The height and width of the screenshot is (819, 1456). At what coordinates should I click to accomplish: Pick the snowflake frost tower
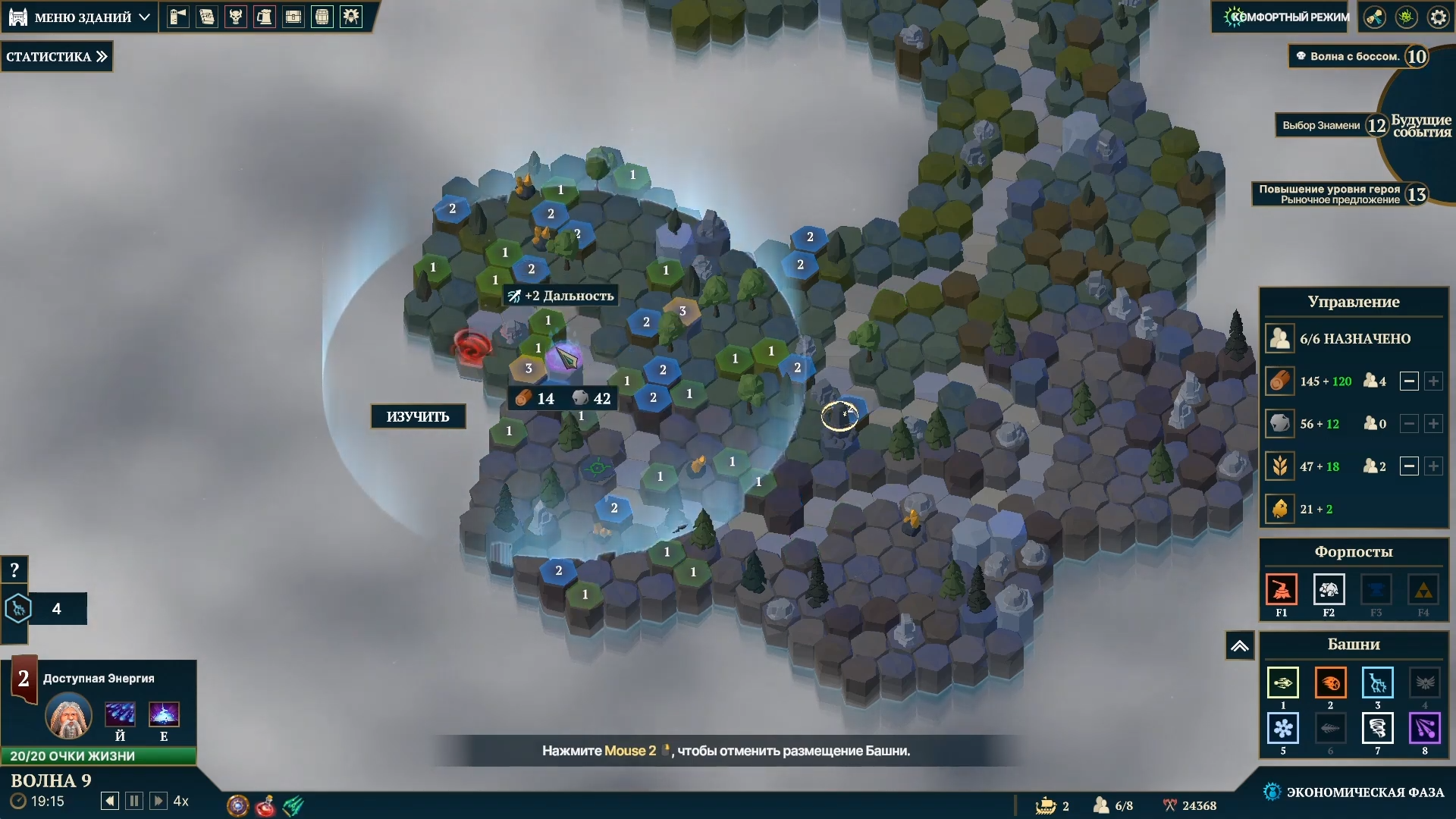tap(1282, 729)
